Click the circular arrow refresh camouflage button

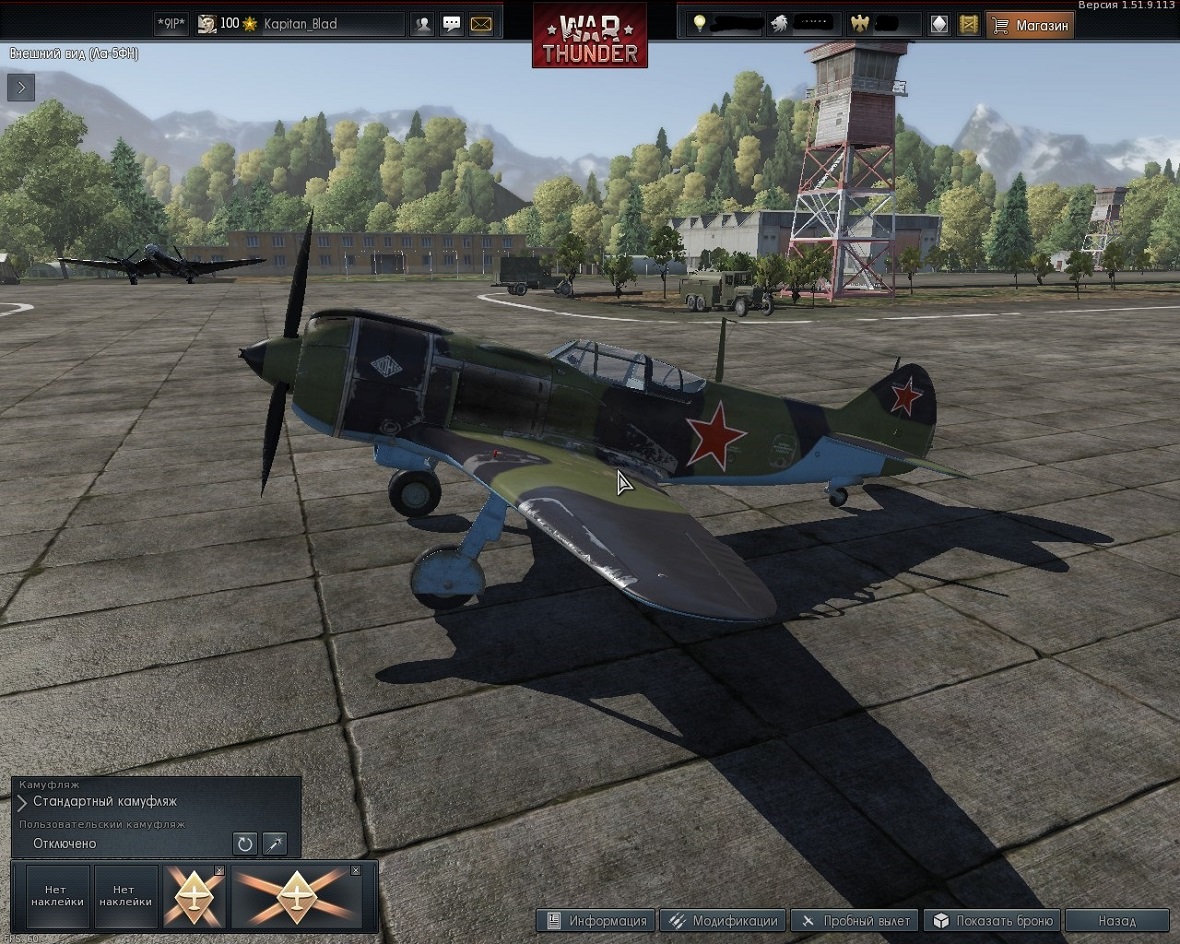tap(245, 844)
